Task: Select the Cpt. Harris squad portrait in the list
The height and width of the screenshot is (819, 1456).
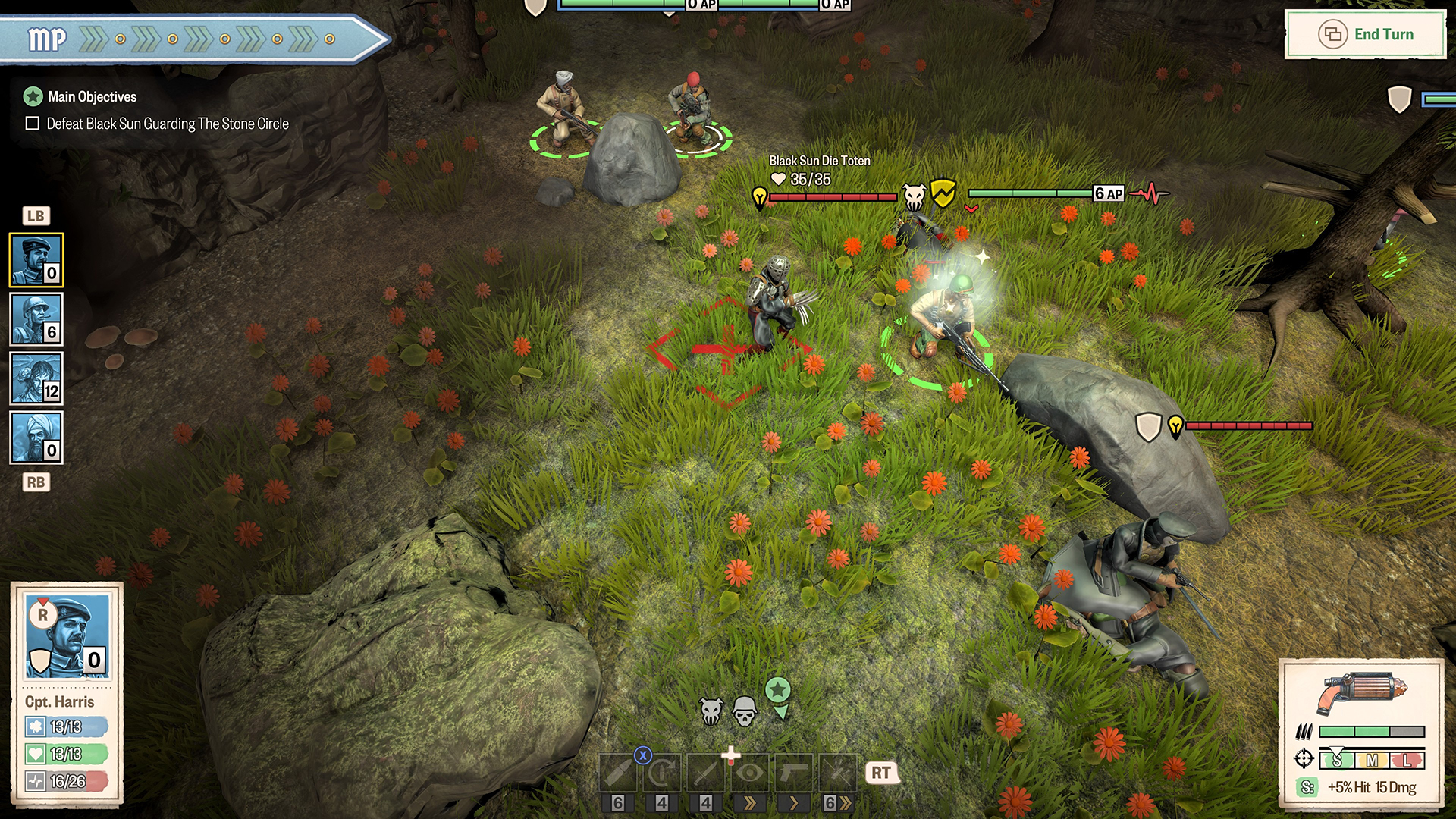Action: [x=36, y=260]
